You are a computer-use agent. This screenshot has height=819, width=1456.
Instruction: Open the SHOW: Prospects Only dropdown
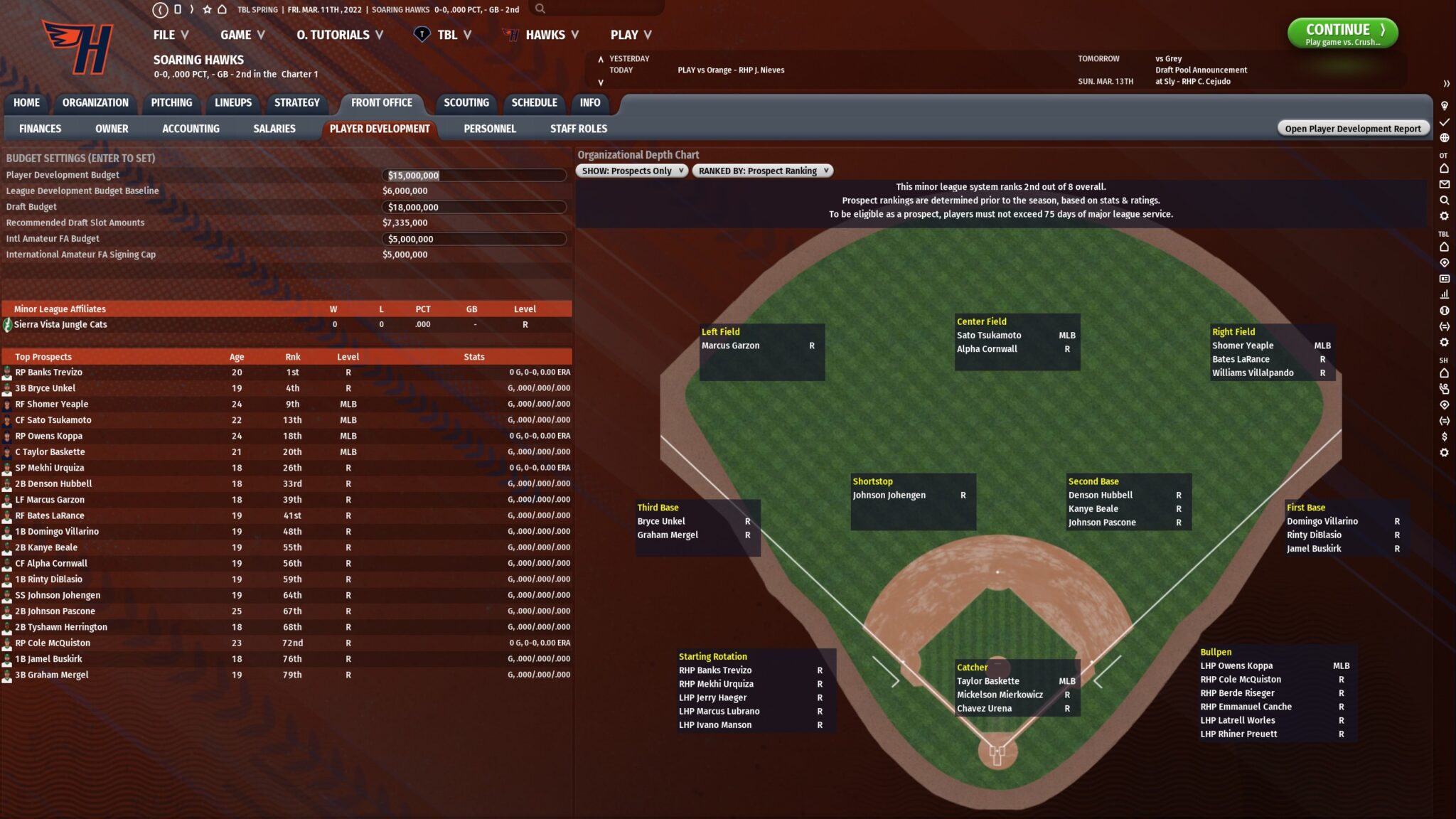[x=631, y=171]
